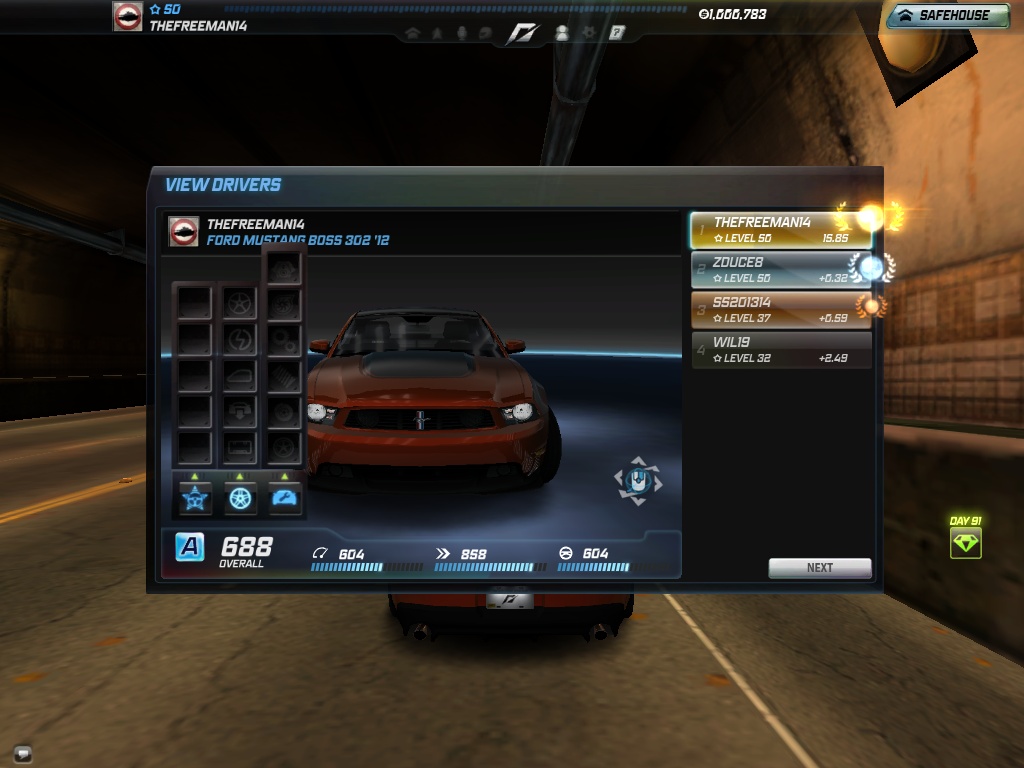Open the Day 91 gem reward
This screenshot has width=1024, height=768.
(965, 543)
